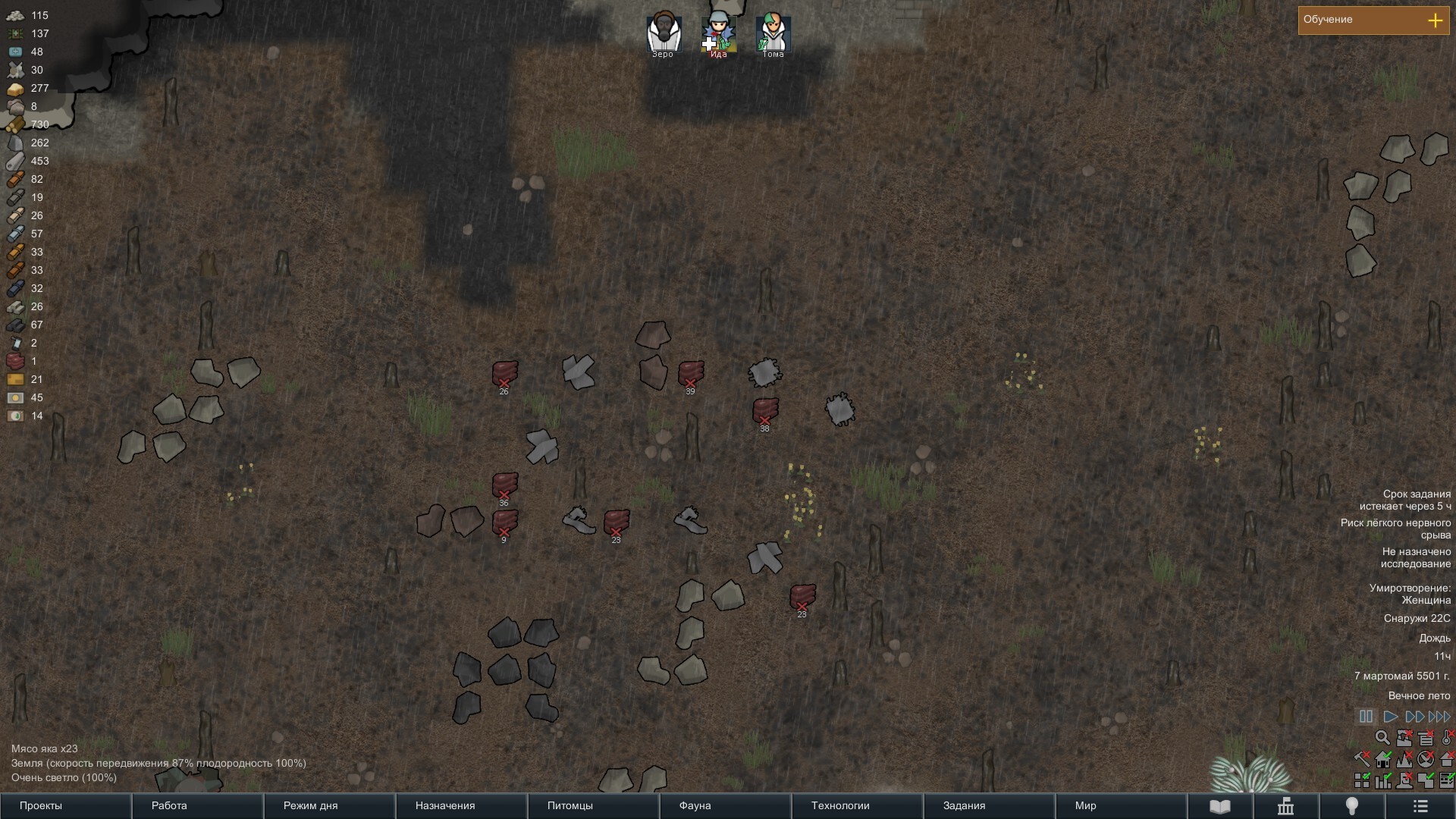1456x819 pixels.
Task: Switch to the Работа tab
Action: [197, 805]
